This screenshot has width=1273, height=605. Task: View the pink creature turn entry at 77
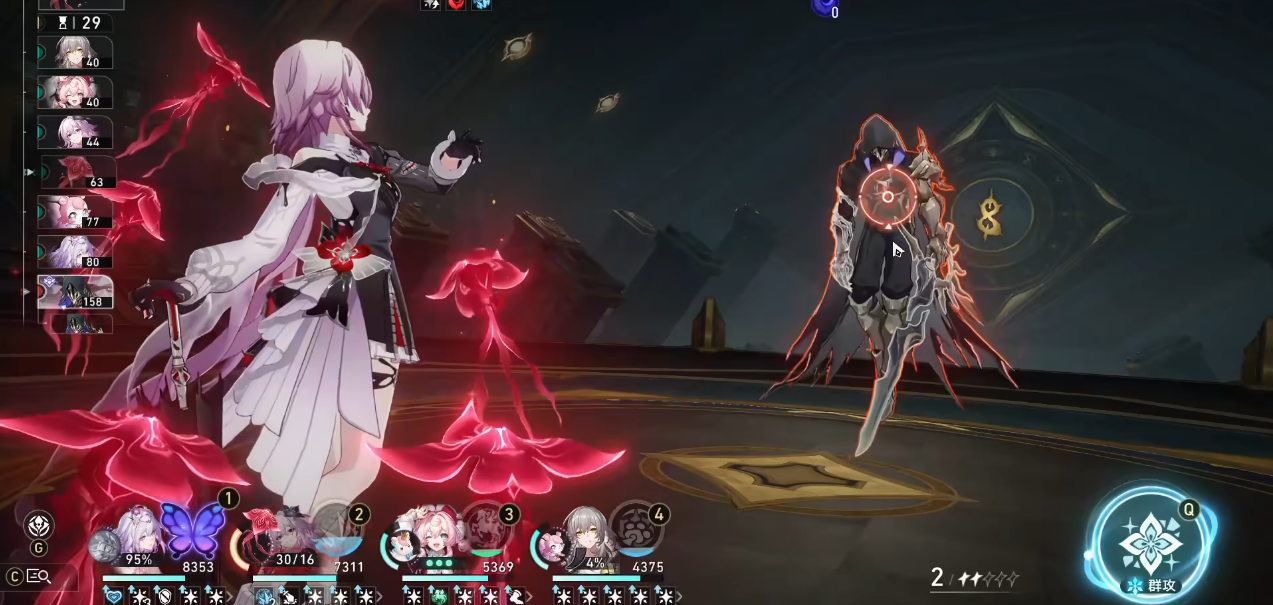click(x=76, y=212)
